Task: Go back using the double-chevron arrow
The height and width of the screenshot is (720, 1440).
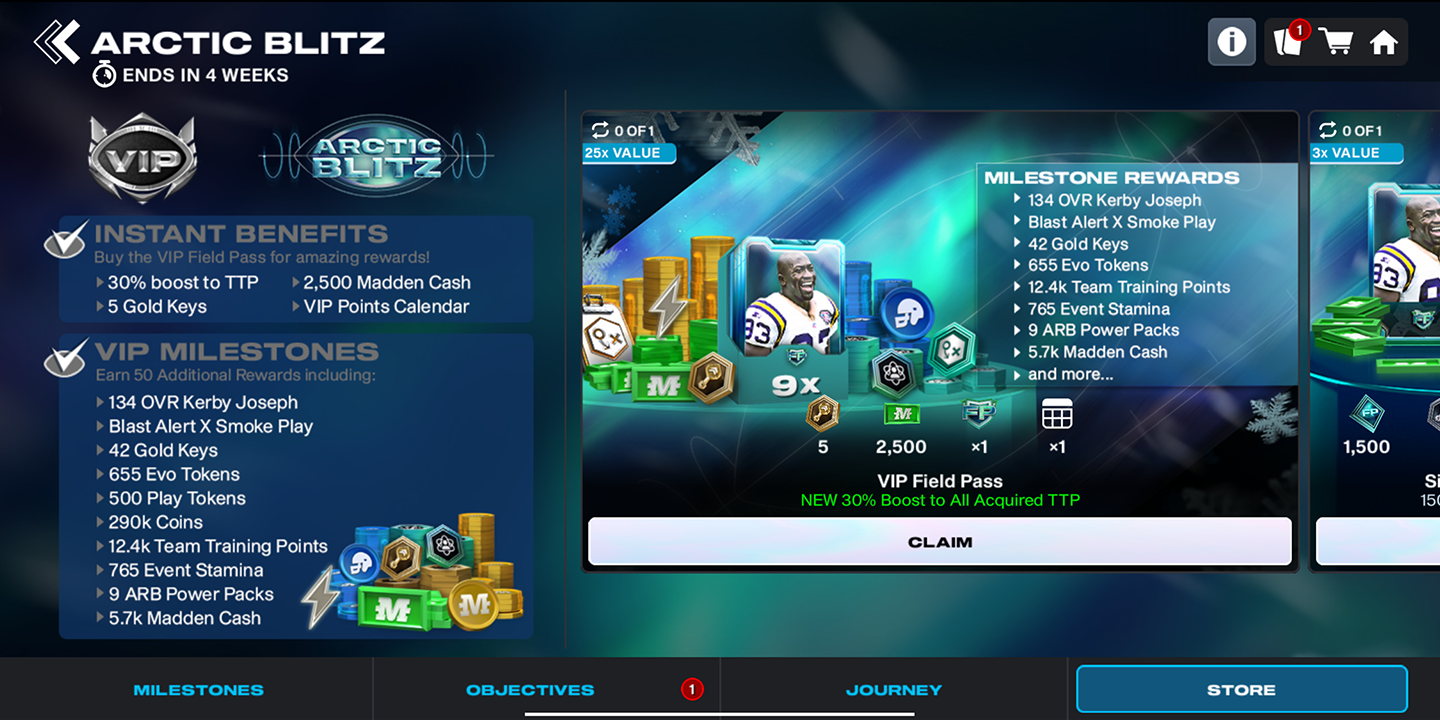Action: (57, 42)
